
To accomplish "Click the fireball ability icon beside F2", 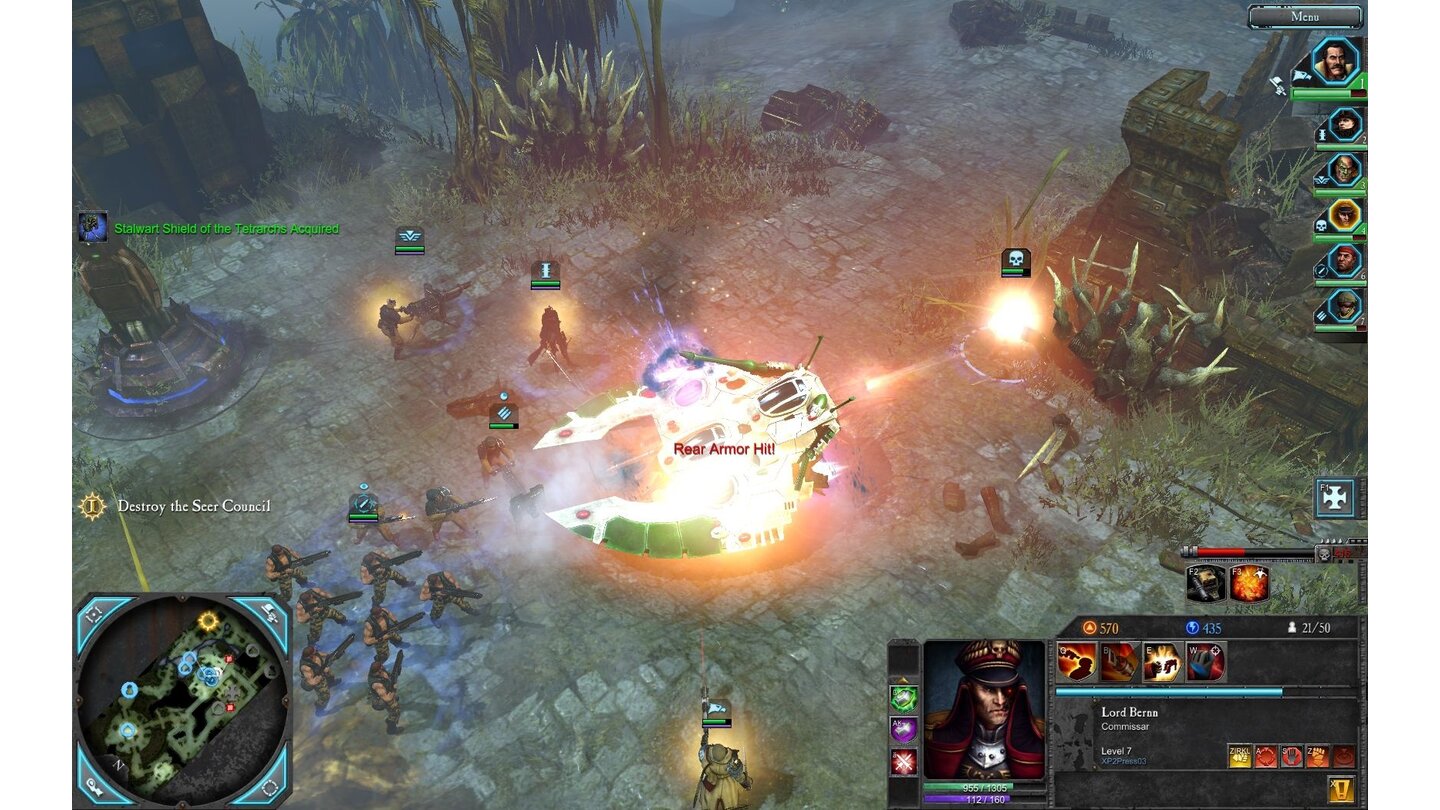I will (1250, 585).
